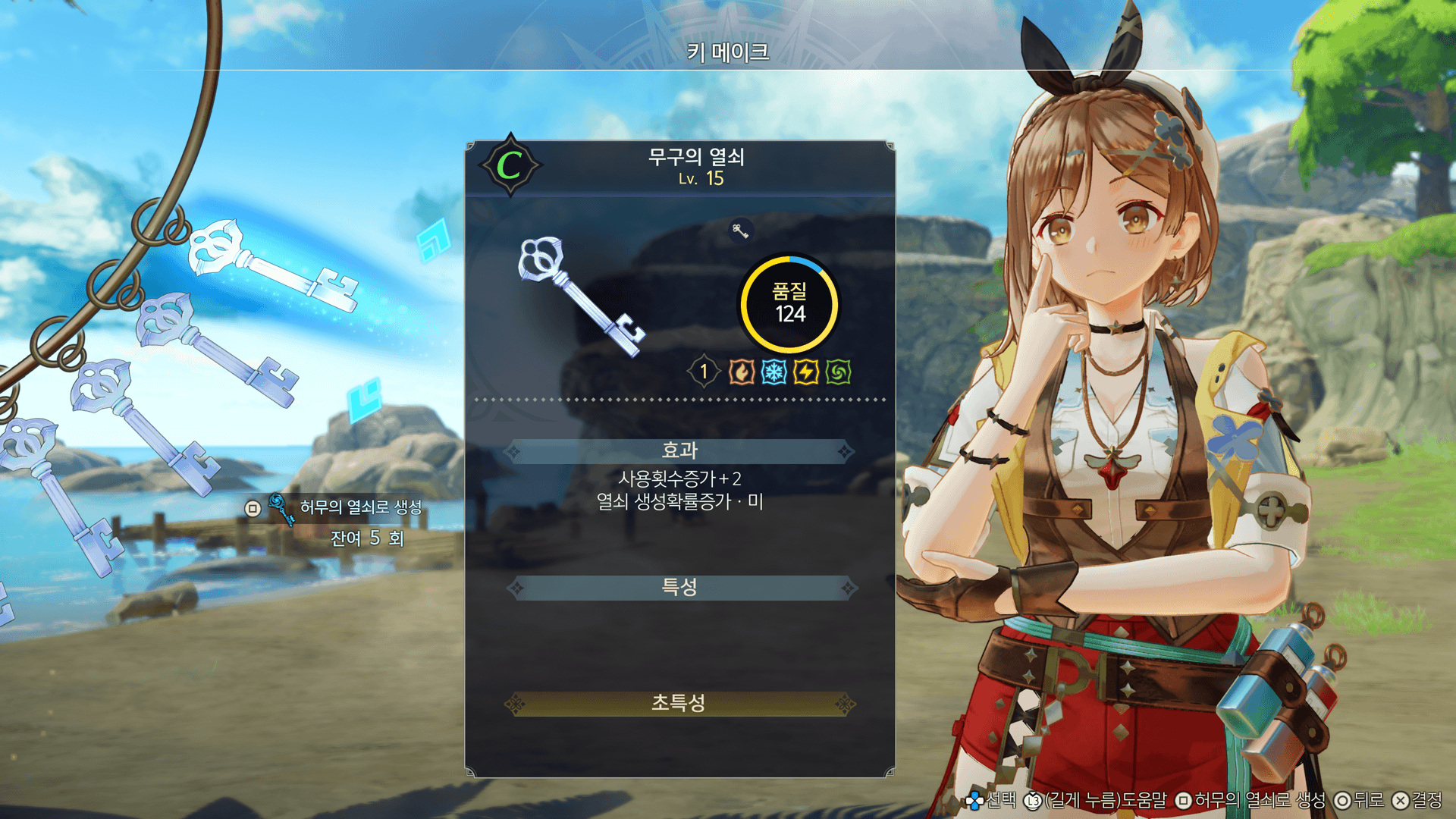Screen dimensions: 1456x819
Task: Open the 효과 effects section
Action: 679,451
